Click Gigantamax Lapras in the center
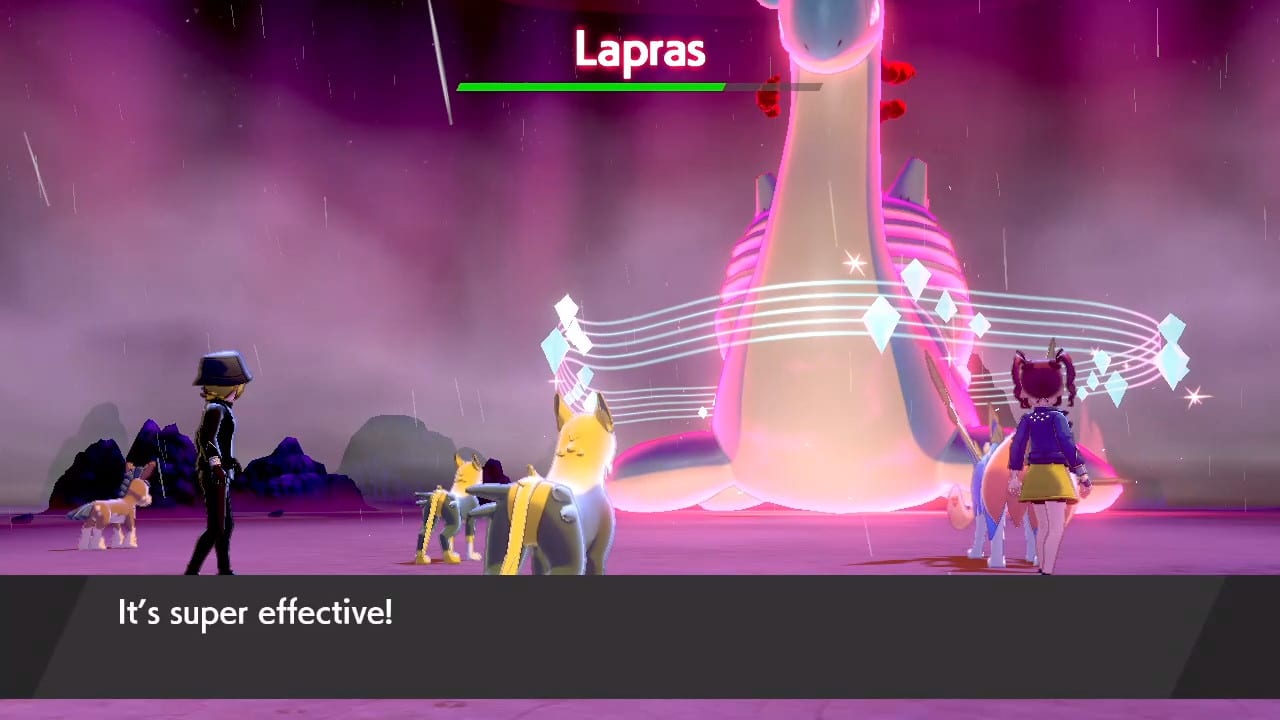1280x720 pixels. tap(830, 300)
